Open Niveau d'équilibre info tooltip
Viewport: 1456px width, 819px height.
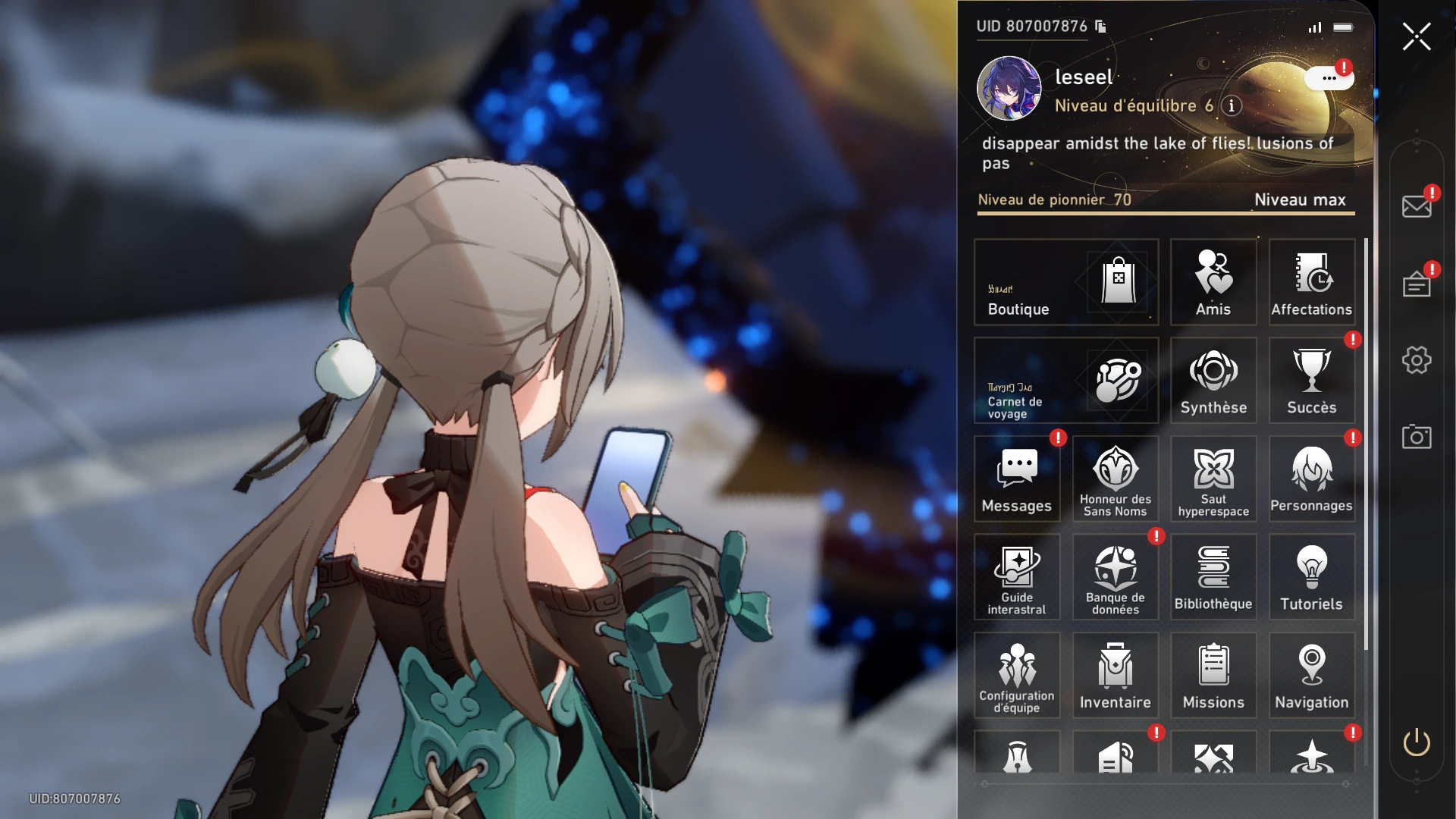click(1230, 107)
